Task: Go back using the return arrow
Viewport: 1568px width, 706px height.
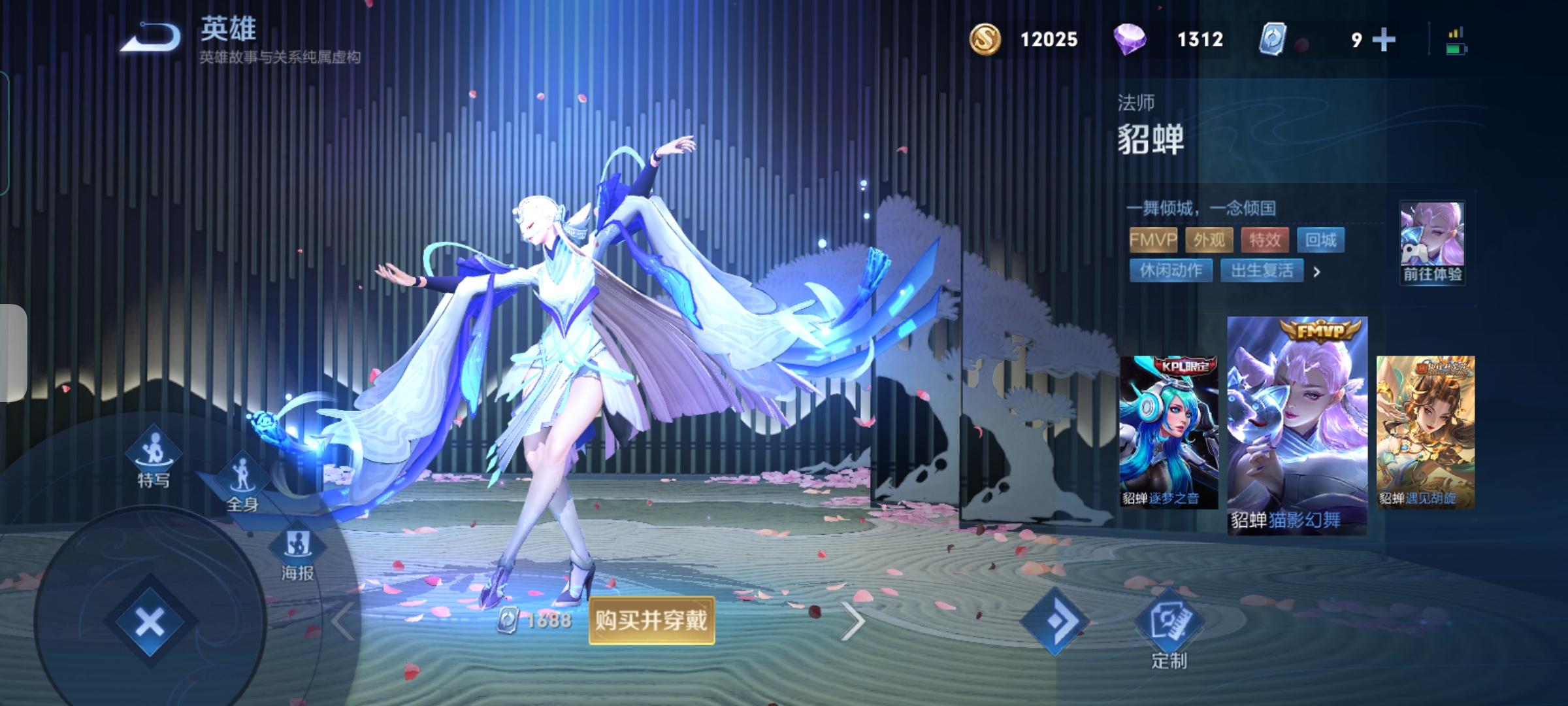Action: (152, 38)
